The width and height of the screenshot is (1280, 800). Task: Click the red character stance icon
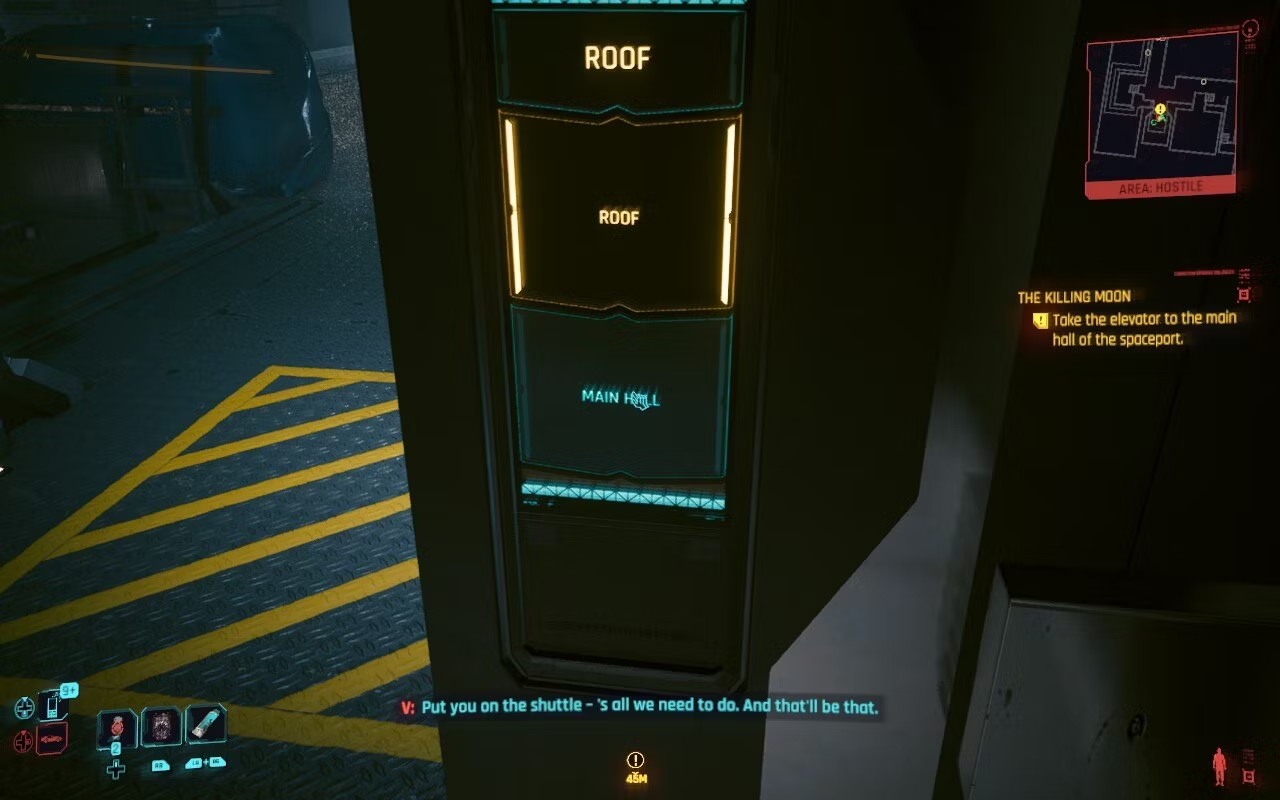1219,766
